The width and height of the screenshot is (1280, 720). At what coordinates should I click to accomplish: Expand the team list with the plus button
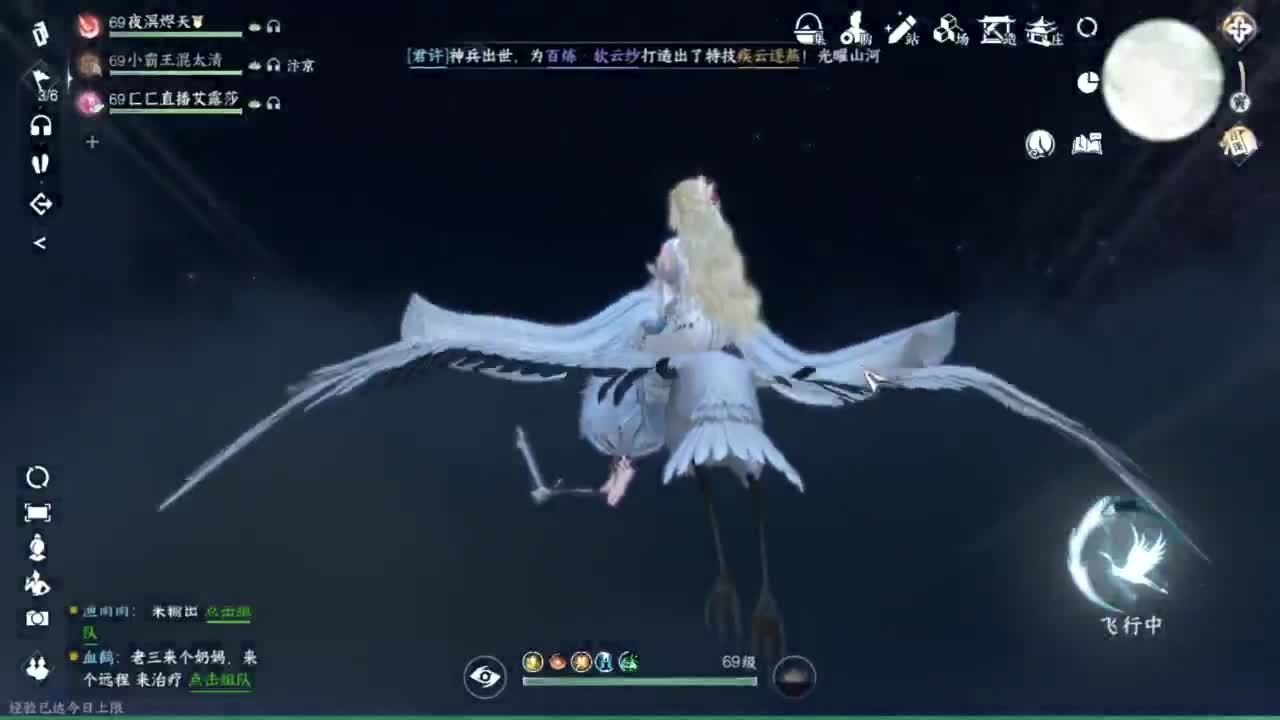pos(92,142)
